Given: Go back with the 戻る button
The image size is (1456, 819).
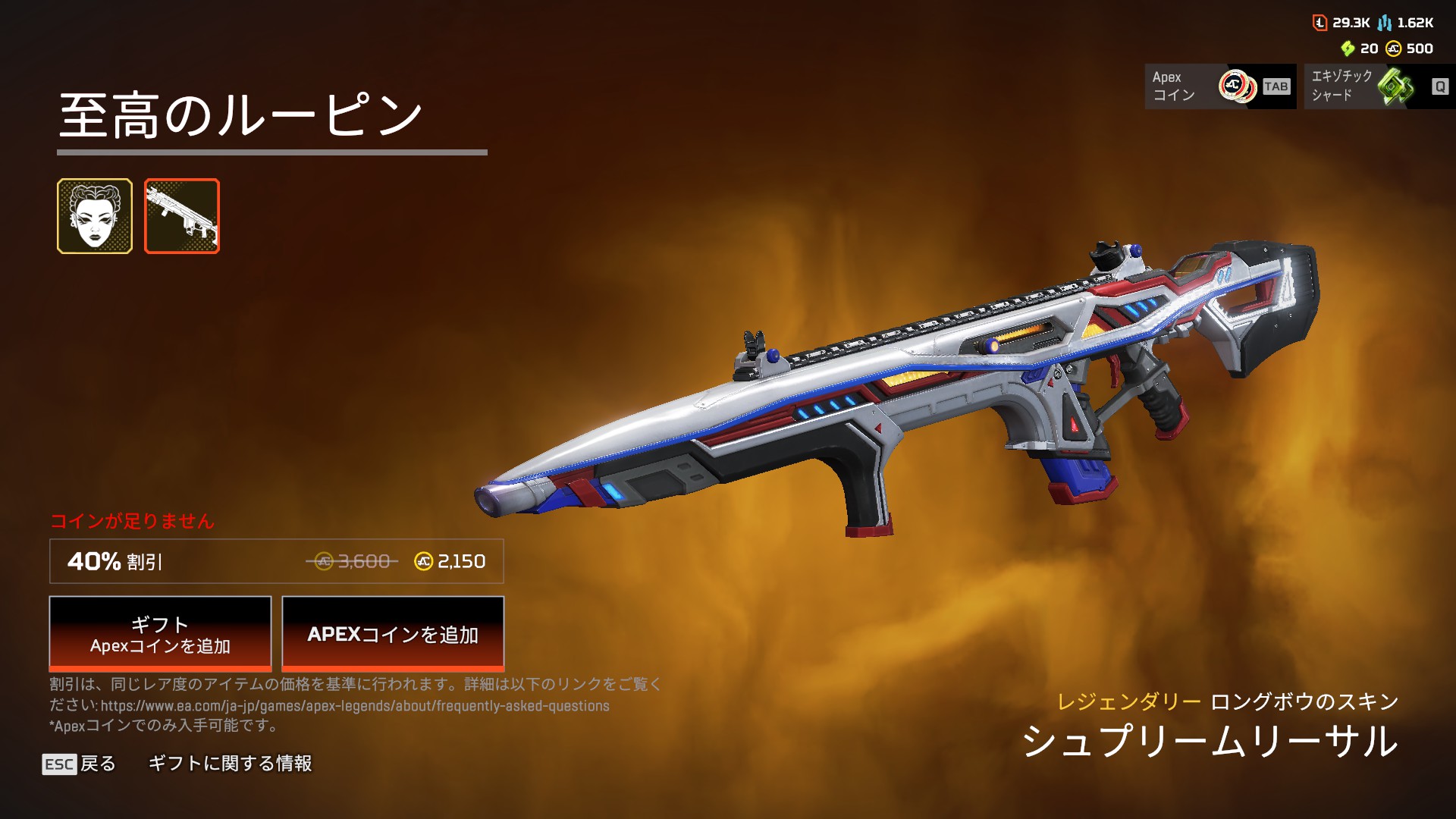Looking at the screenshot, I should coord(80,764).
